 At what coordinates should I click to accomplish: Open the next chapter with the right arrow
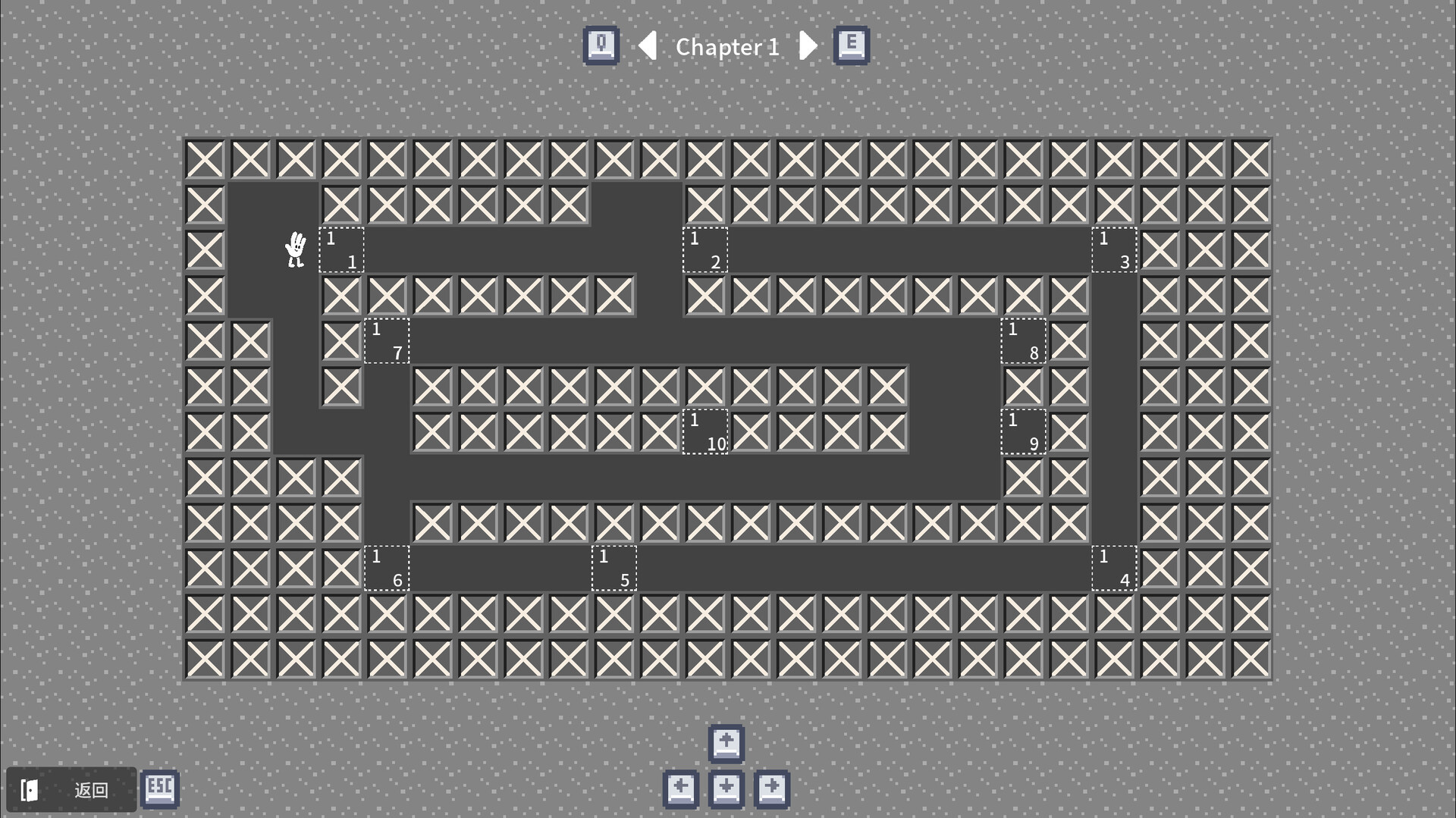(808, 46)
